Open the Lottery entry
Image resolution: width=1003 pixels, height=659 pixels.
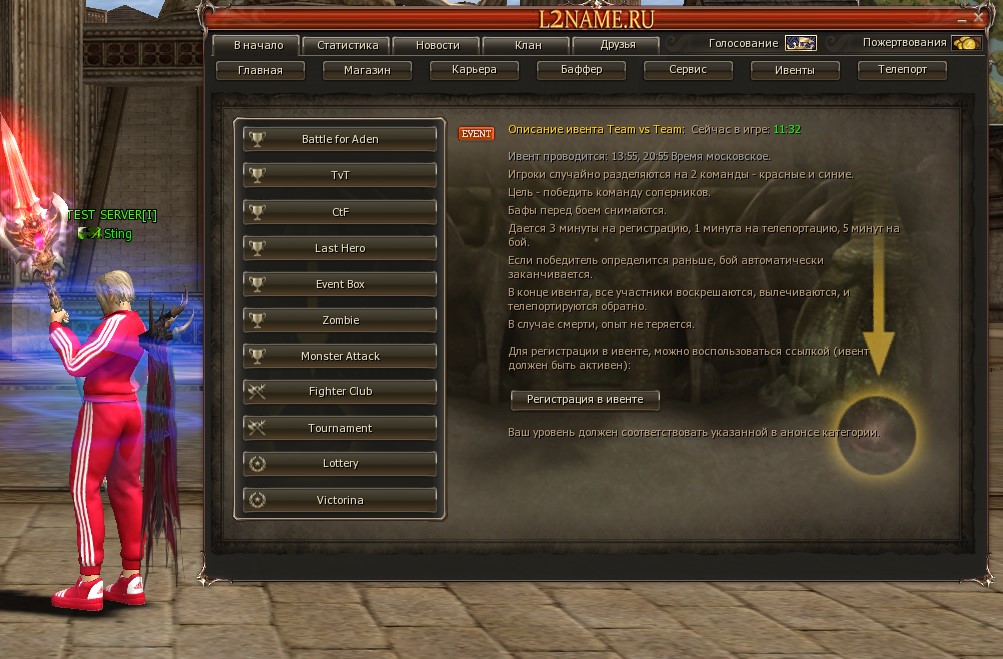coord(340,464)
